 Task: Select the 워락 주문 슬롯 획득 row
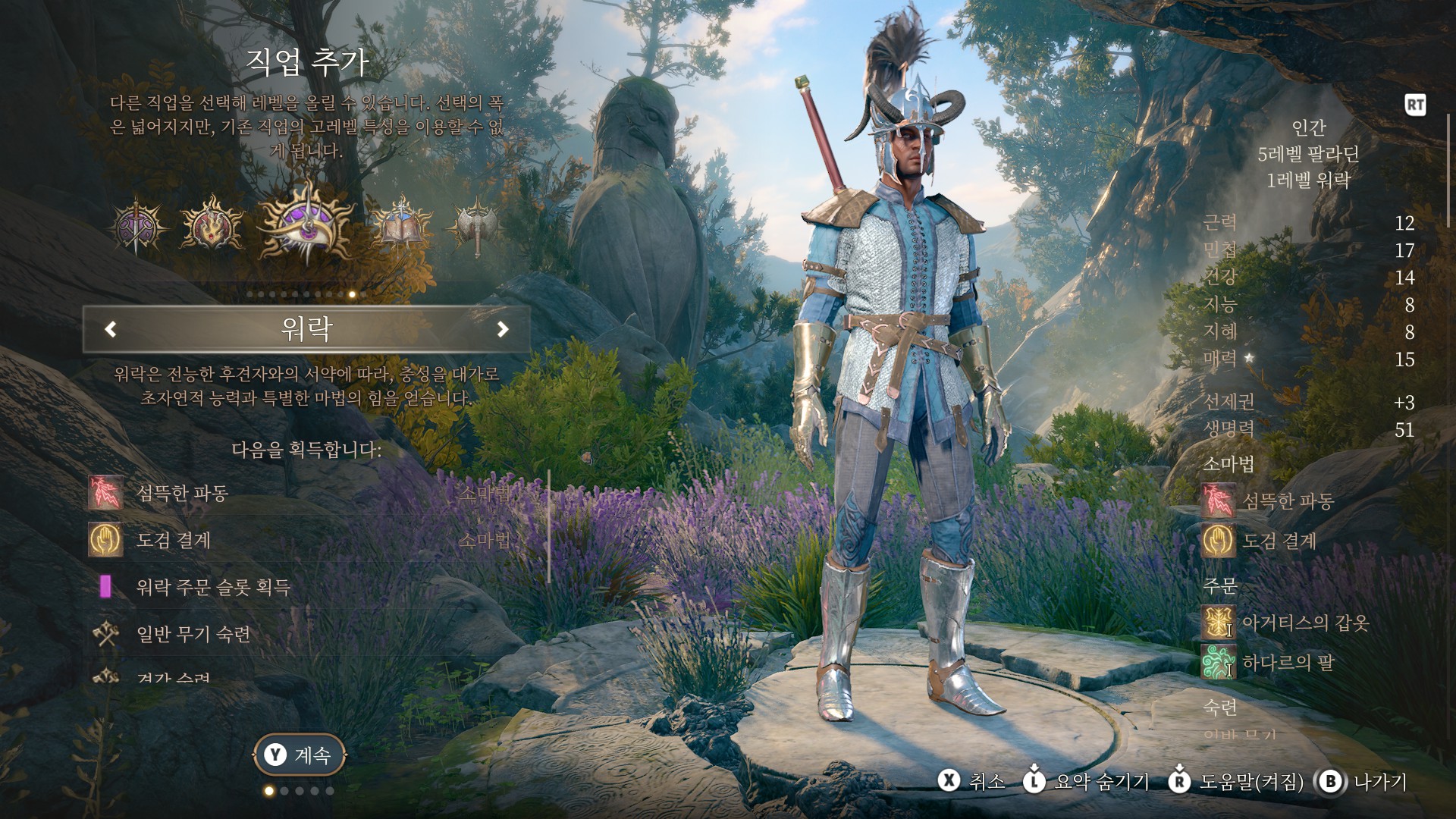212,587
